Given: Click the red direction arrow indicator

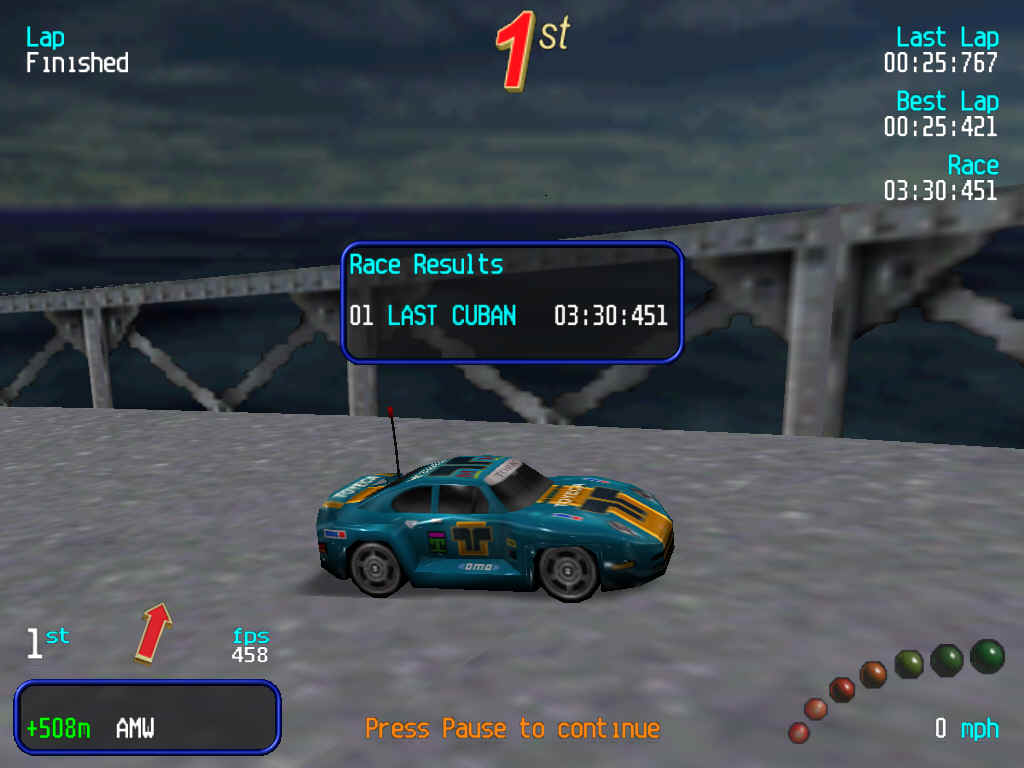Looking at the screenshot, I should pyautogui.click(x=152, y=631).
